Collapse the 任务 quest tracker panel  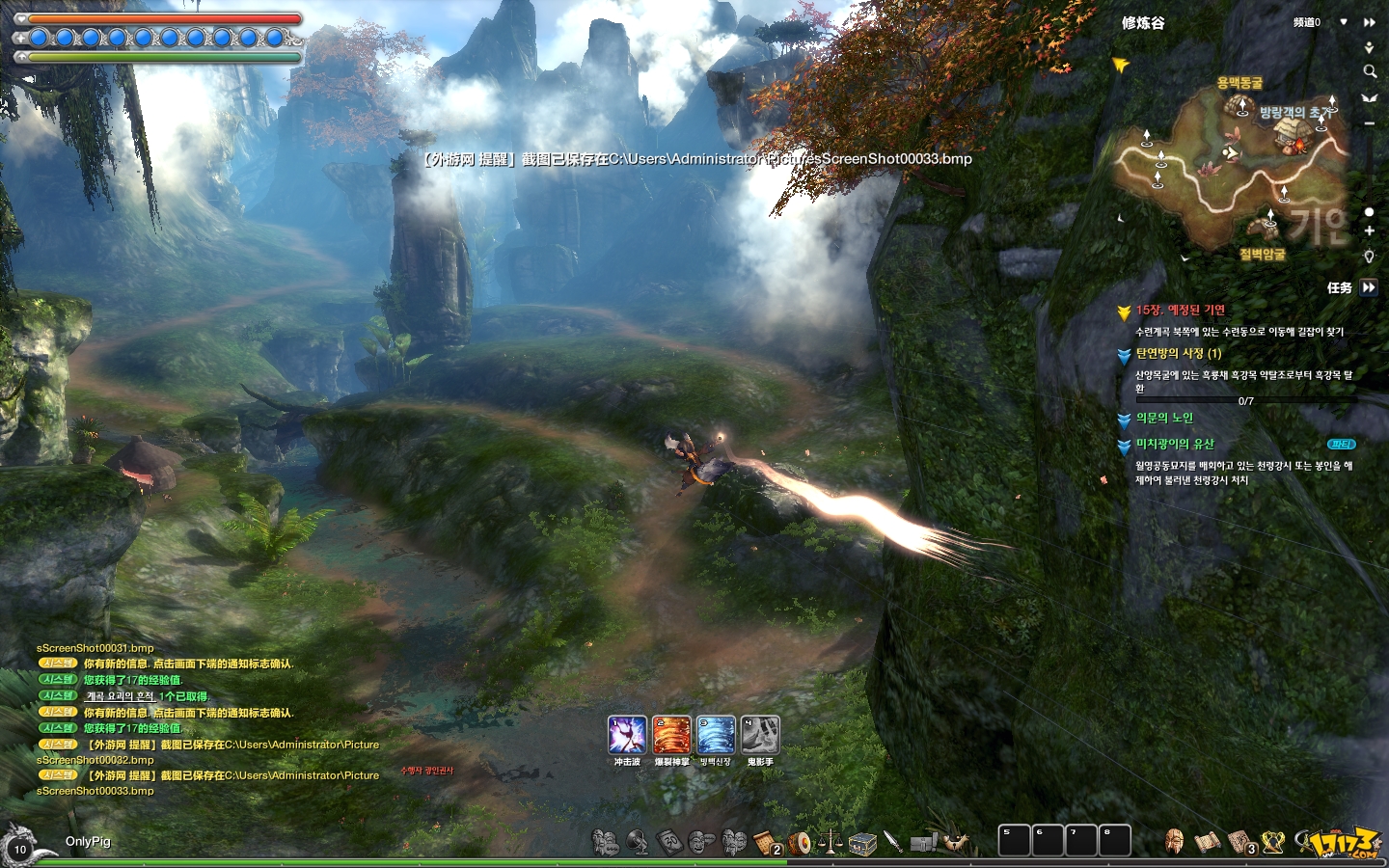1369,287
